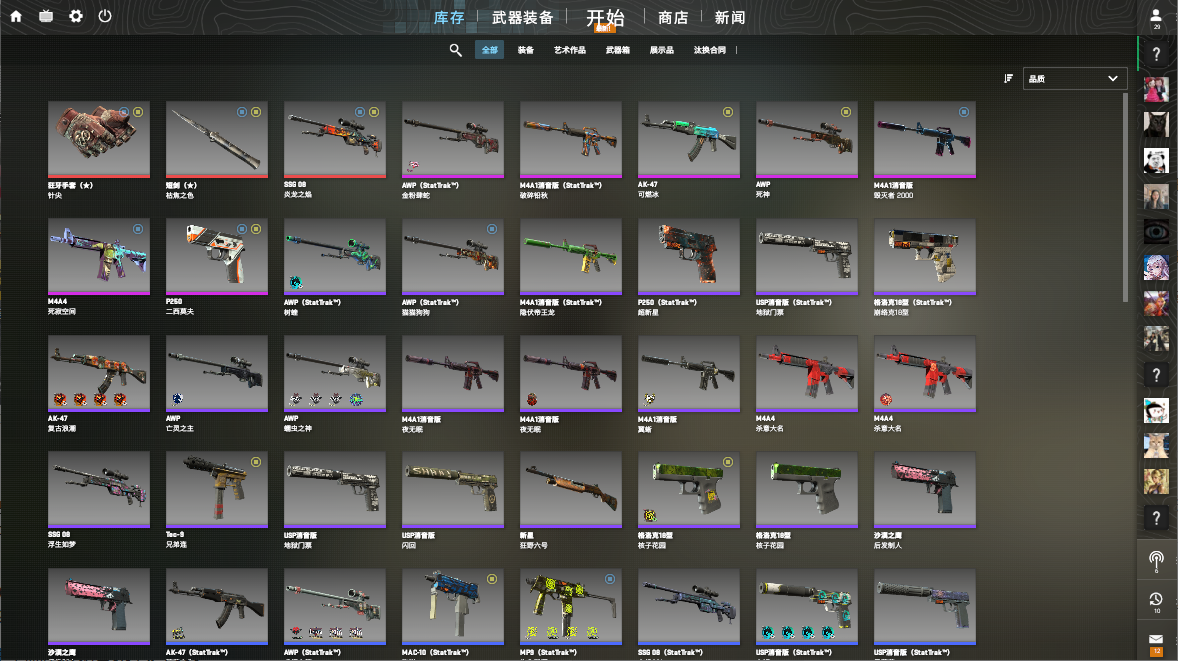Choose the AK-47 可燃冰 skin
Screen dimensions: 1178x661
pos(689,139)
